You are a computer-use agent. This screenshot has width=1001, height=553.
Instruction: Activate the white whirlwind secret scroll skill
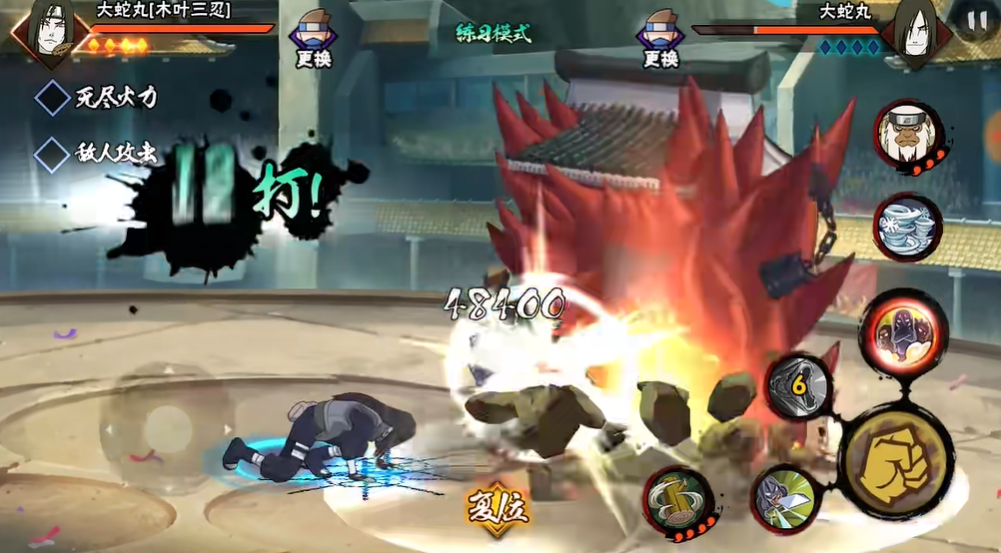tap(907, 227)
